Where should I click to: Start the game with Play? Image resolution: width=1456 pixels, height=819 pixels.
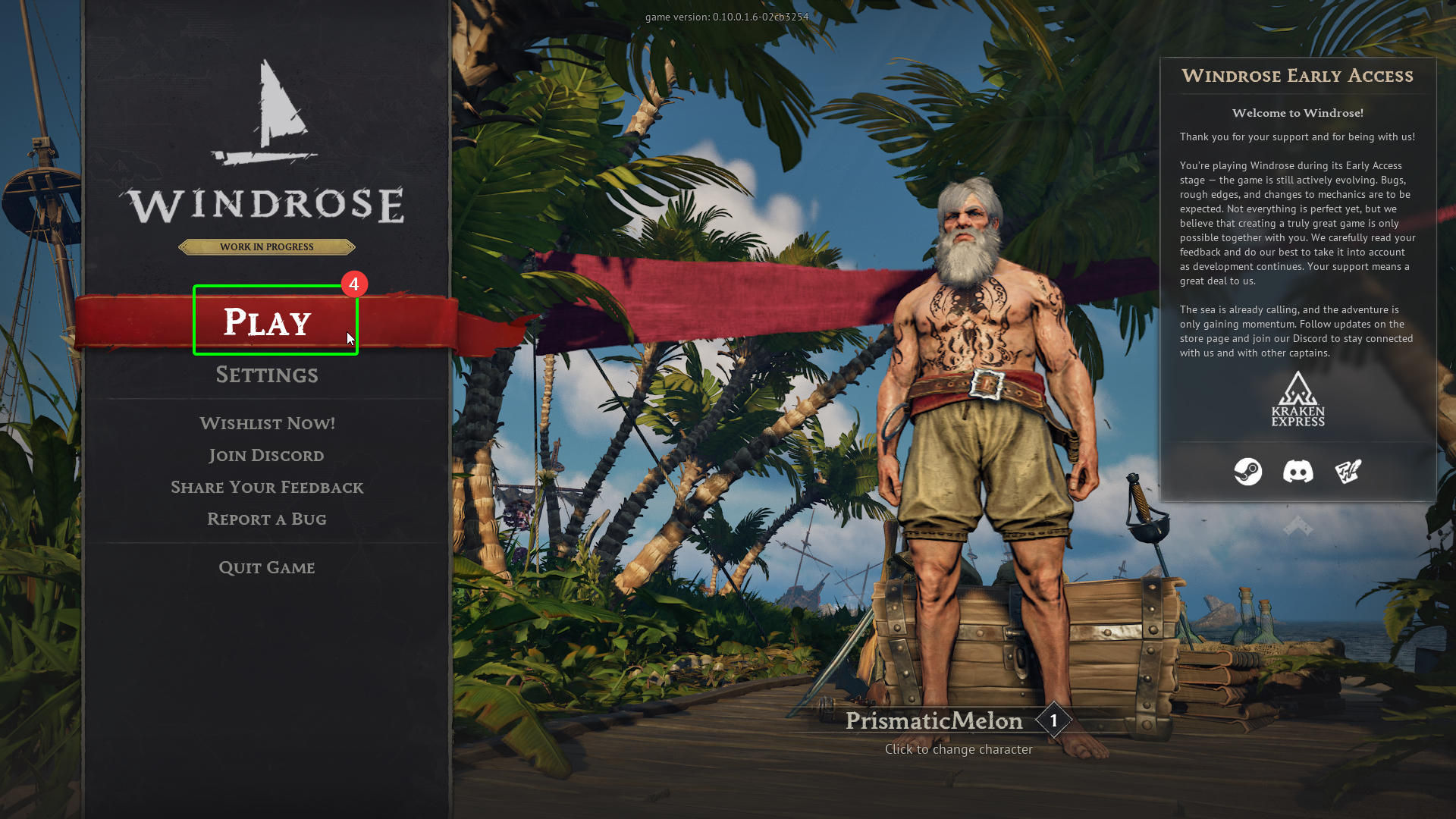tap(268, 322)
